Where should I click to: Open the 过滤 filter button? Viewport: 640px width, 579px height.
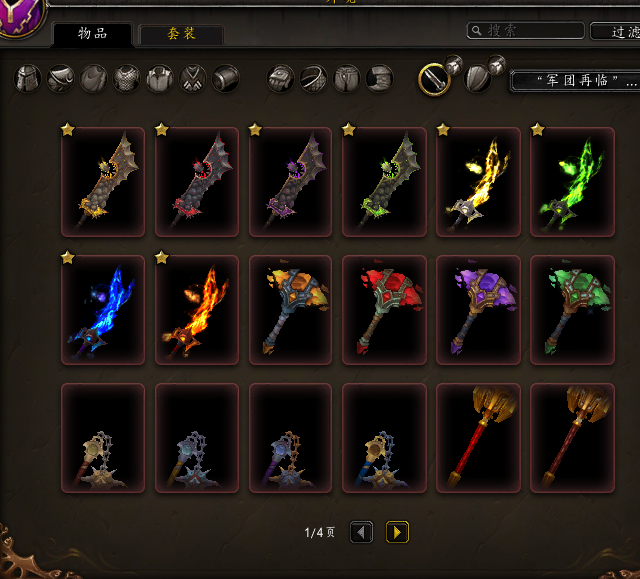(x=614, y=31)
